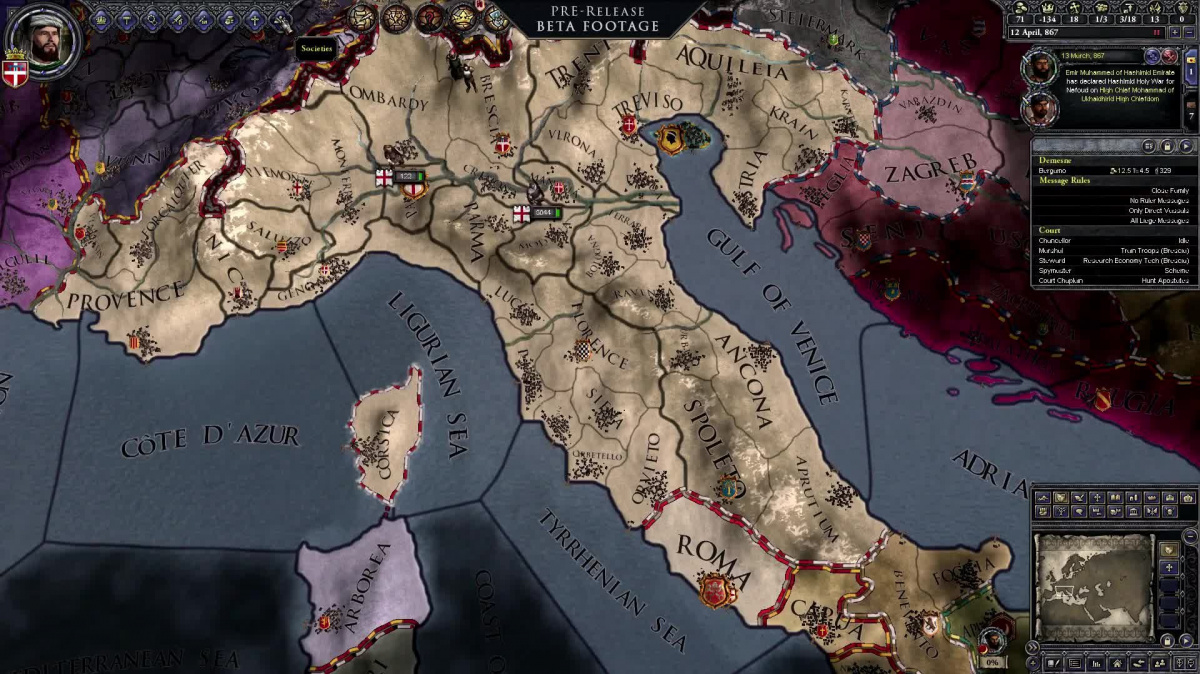Click the coat of arms shield below the portrait

coord(16,73)
